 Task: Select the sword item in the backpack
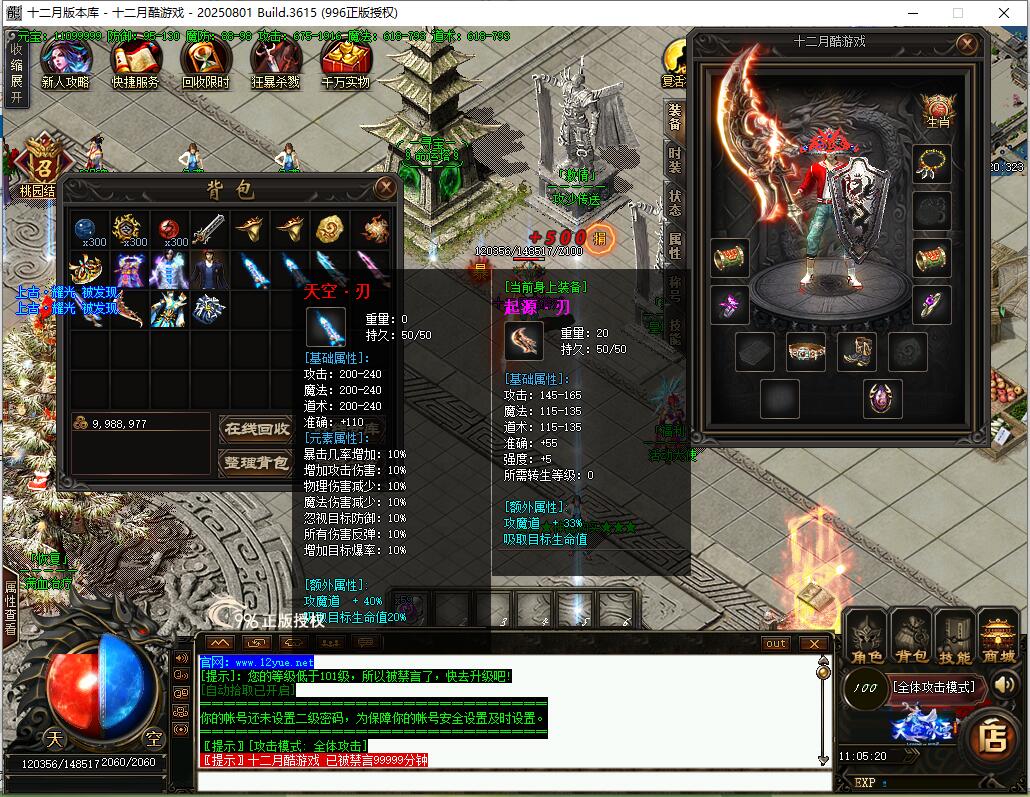208,231
